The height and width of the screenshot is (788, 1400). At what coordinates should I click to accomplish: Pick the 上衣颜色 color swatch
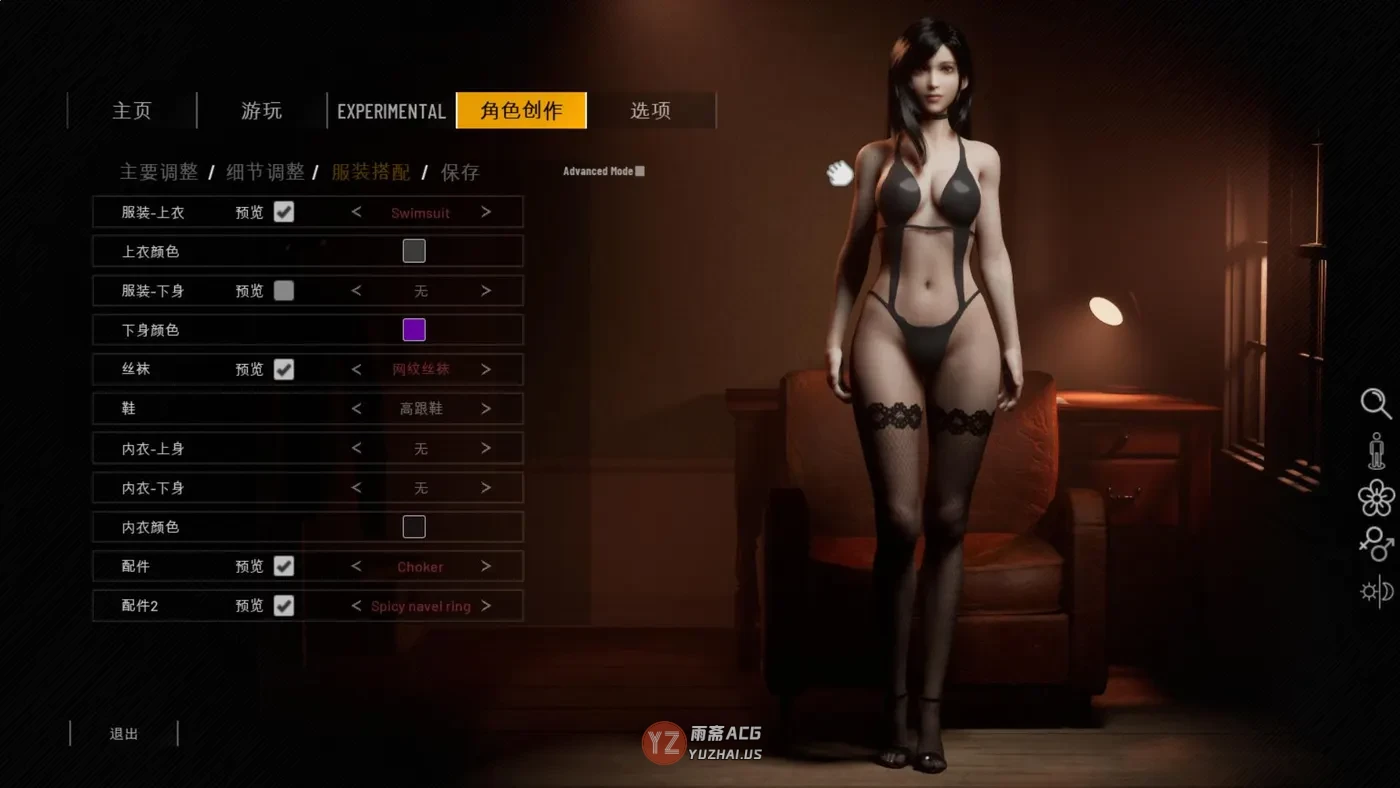[x=414, y=251]
